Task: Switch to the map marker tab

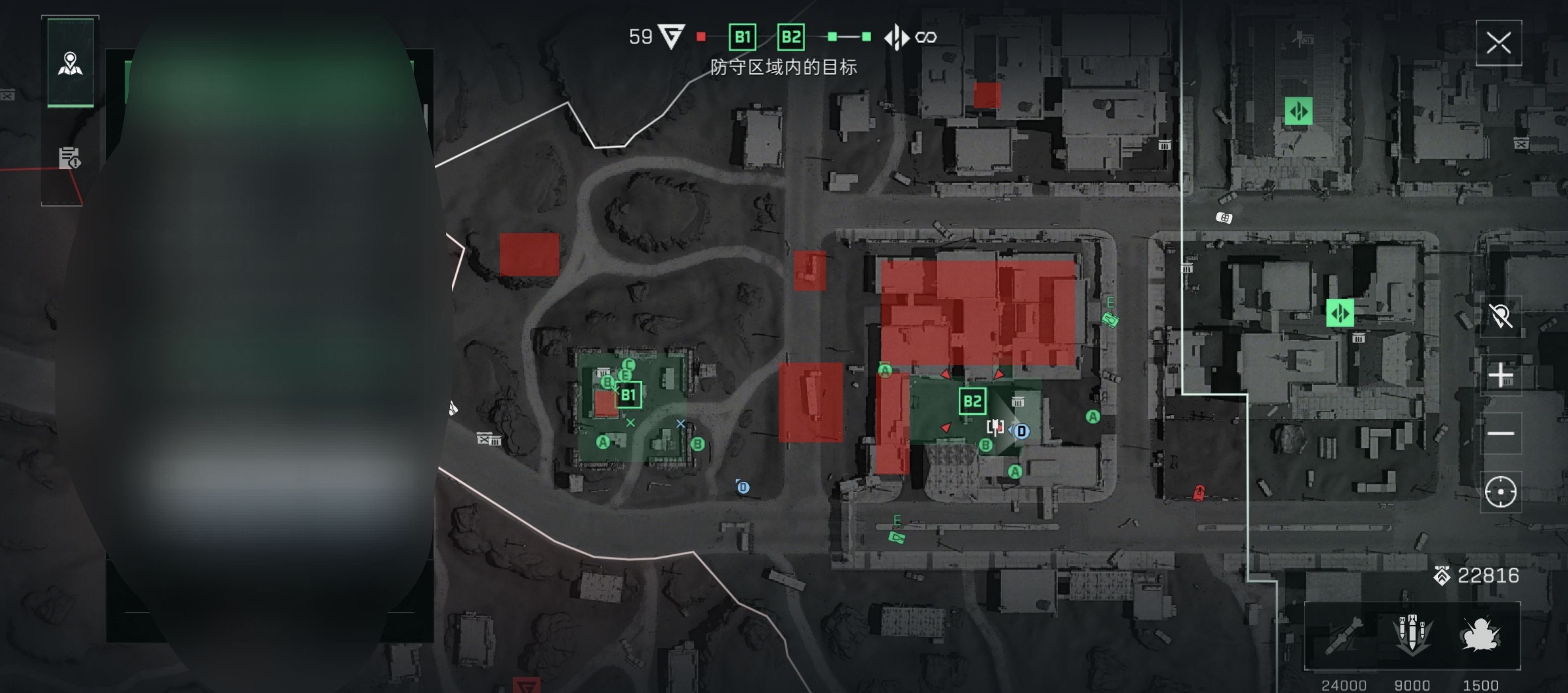Action: click(x=71, y=63)
